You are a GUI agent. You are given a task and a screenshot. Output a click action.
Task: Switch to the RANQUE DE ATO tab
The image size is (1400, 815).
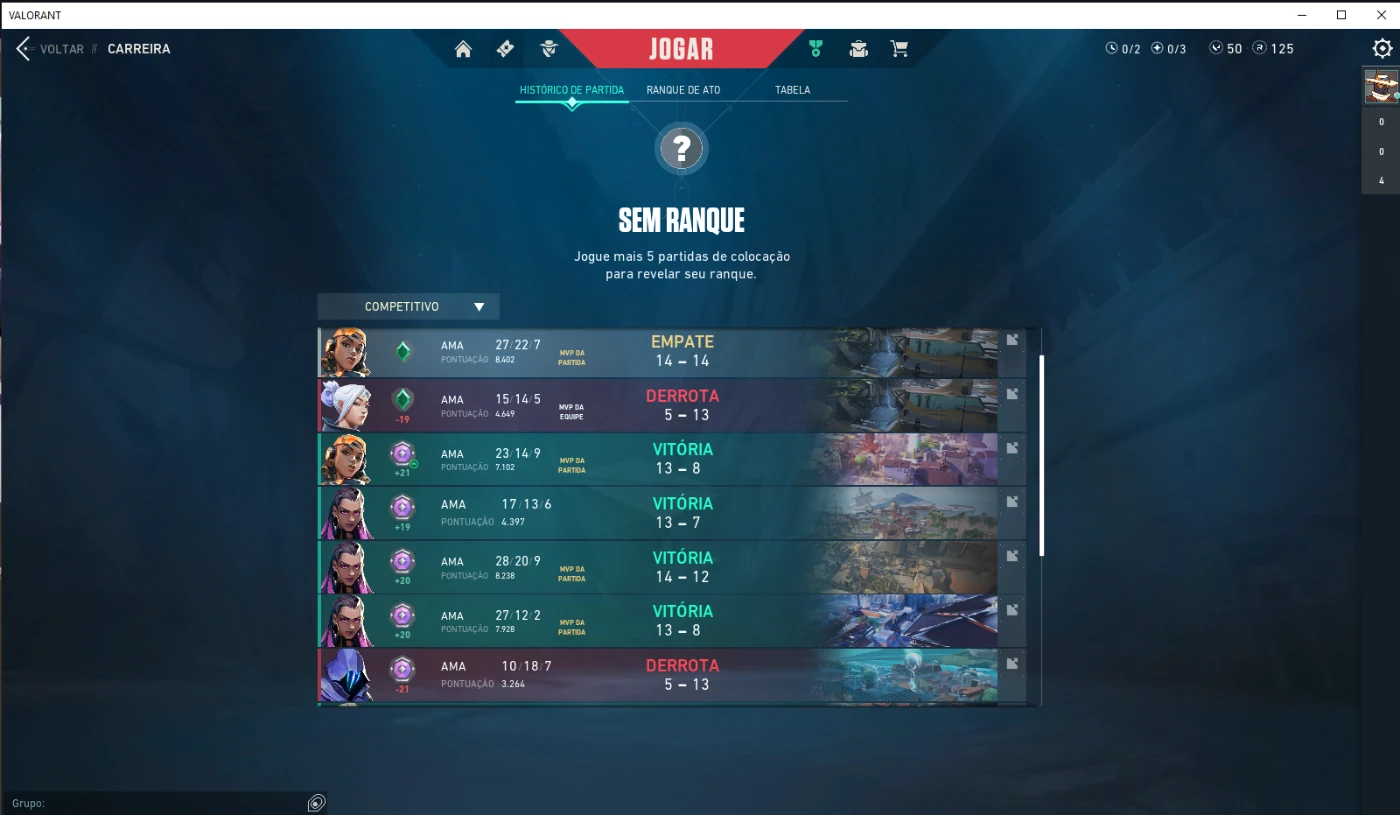tap(683, 89)
